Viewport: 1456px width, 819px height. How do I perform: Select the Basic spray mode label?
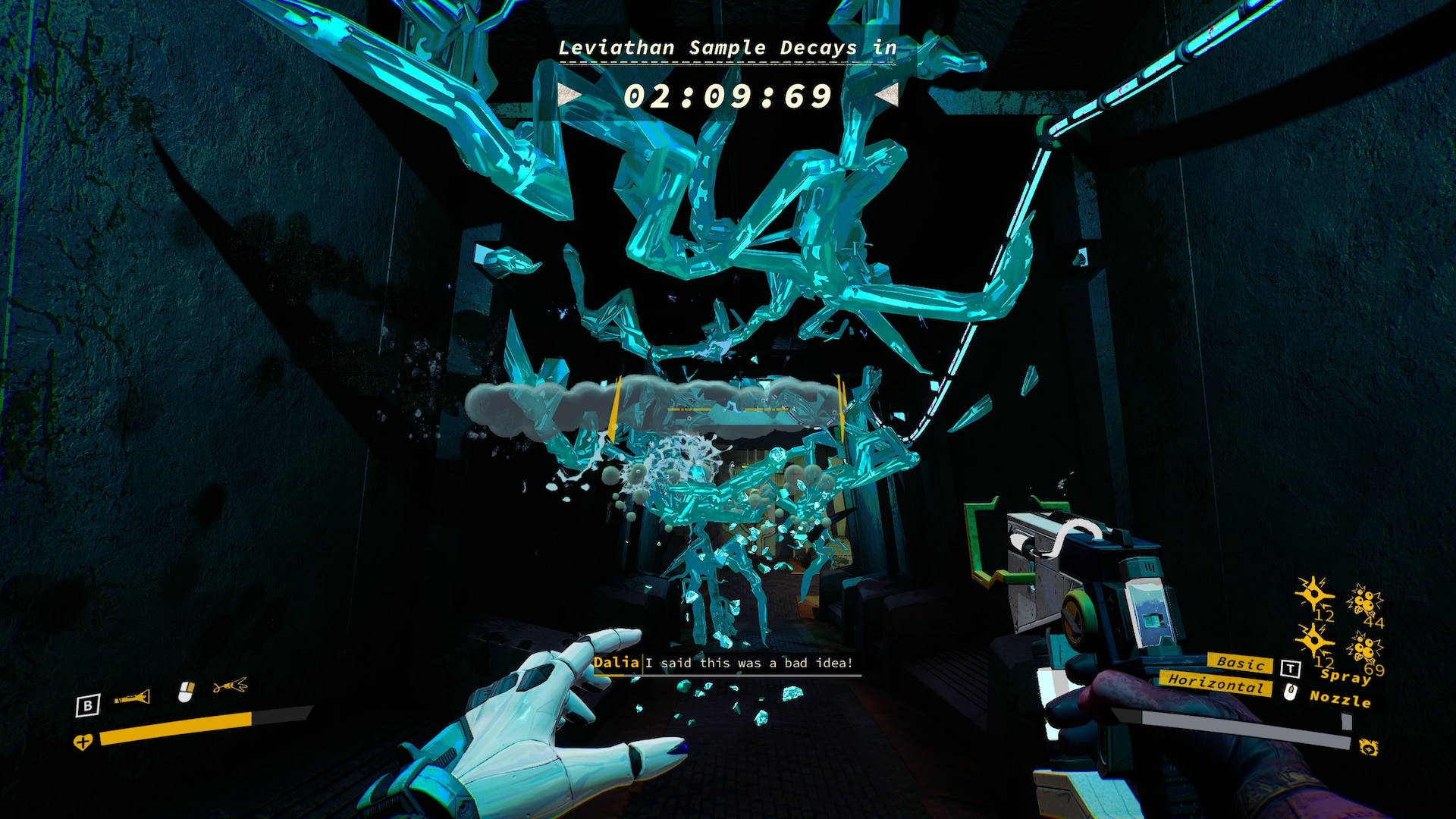click(1239, 663)
